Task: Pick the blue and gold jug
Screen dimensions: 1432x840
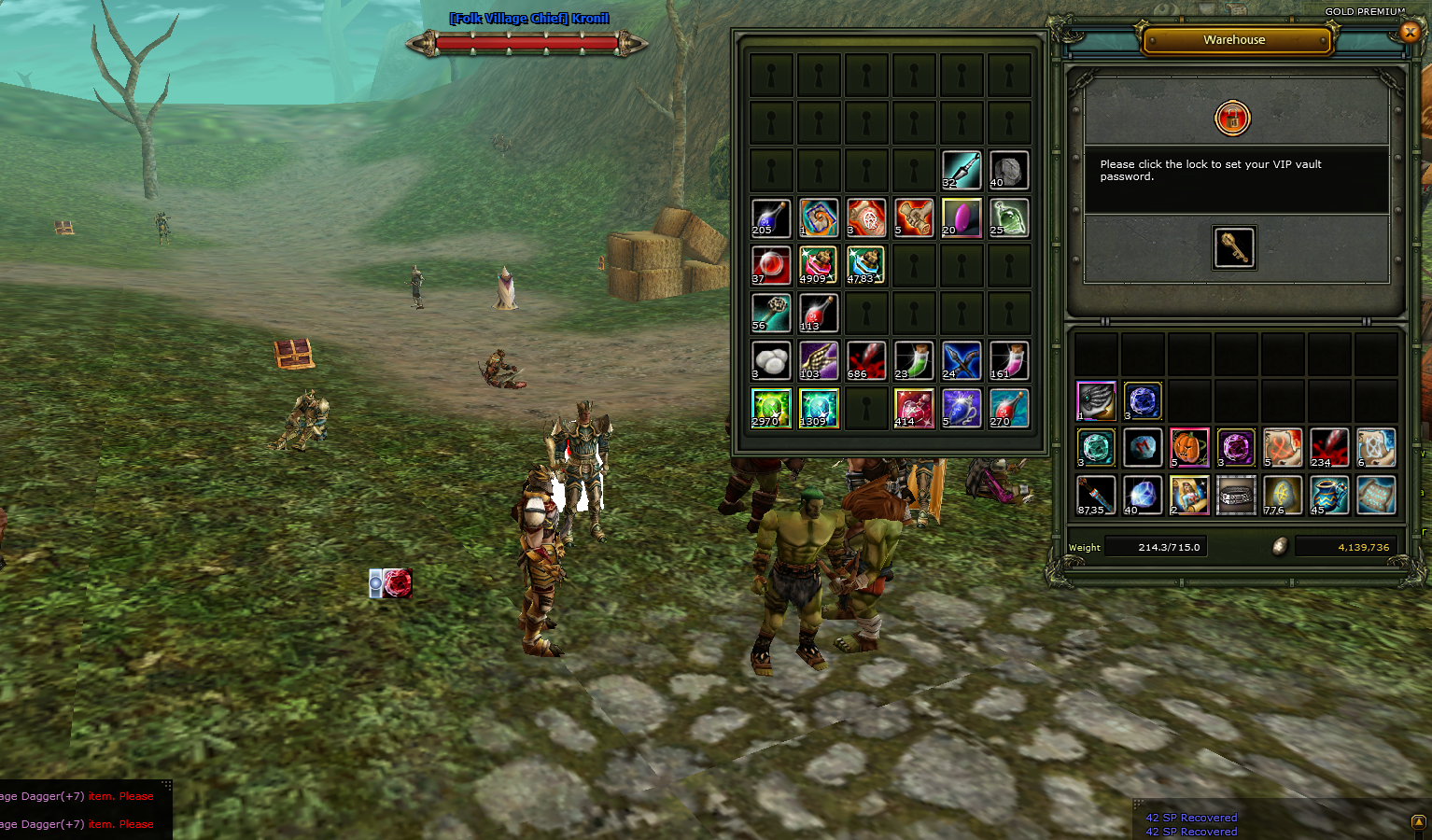Action: [1329, 496]
